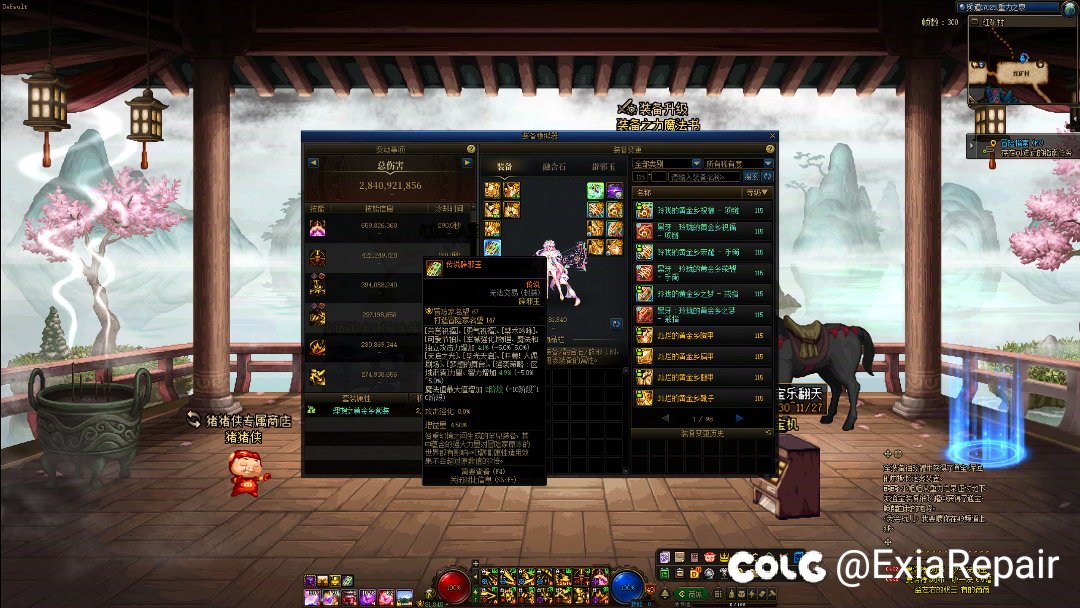Screen dimensions: 1080x608
Task: Reset character preview with refresh button
Action: click(616, 324)
